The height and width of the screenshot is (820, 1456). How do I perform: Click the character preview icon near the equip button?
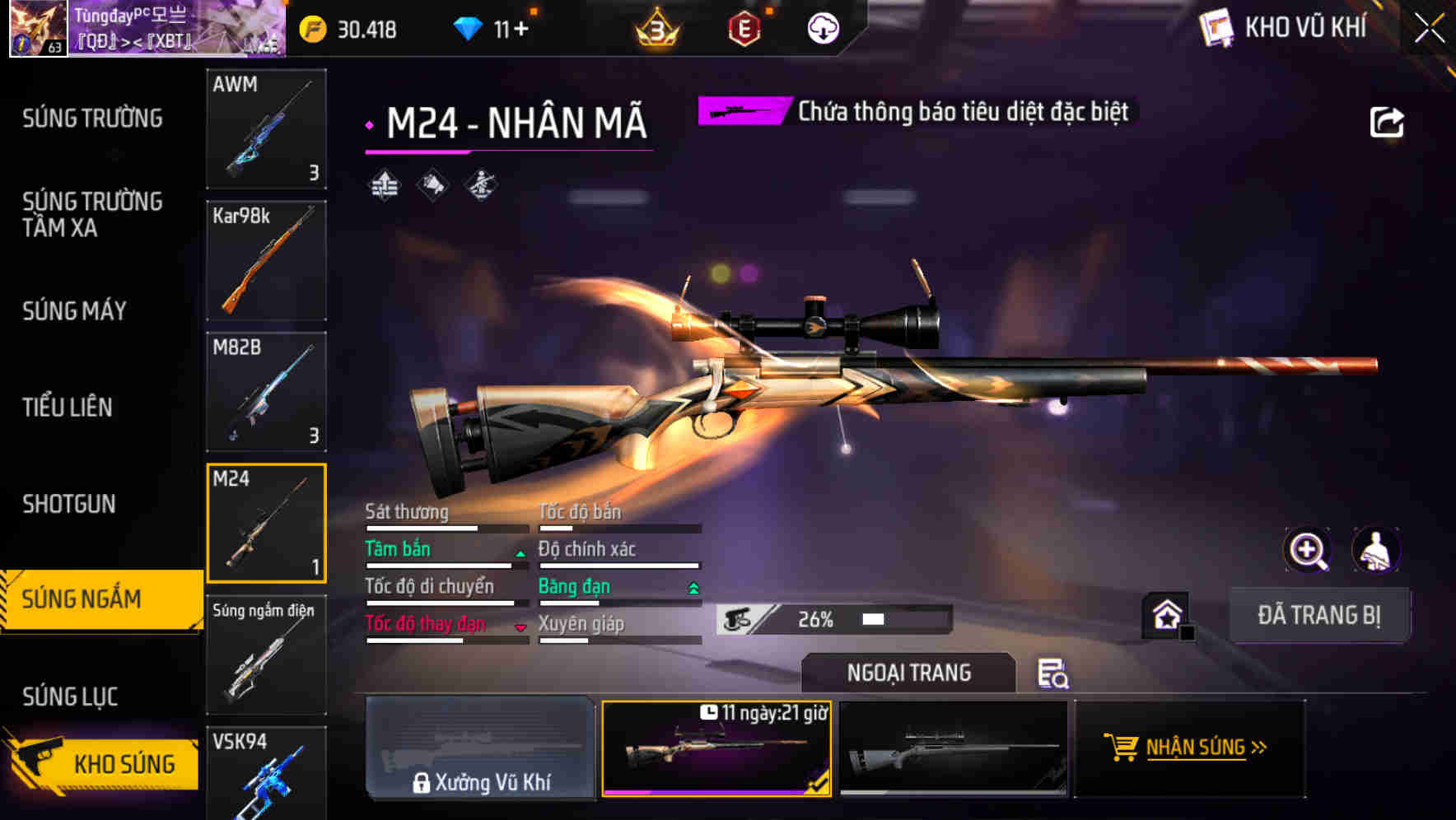[x=1376, y=550]
